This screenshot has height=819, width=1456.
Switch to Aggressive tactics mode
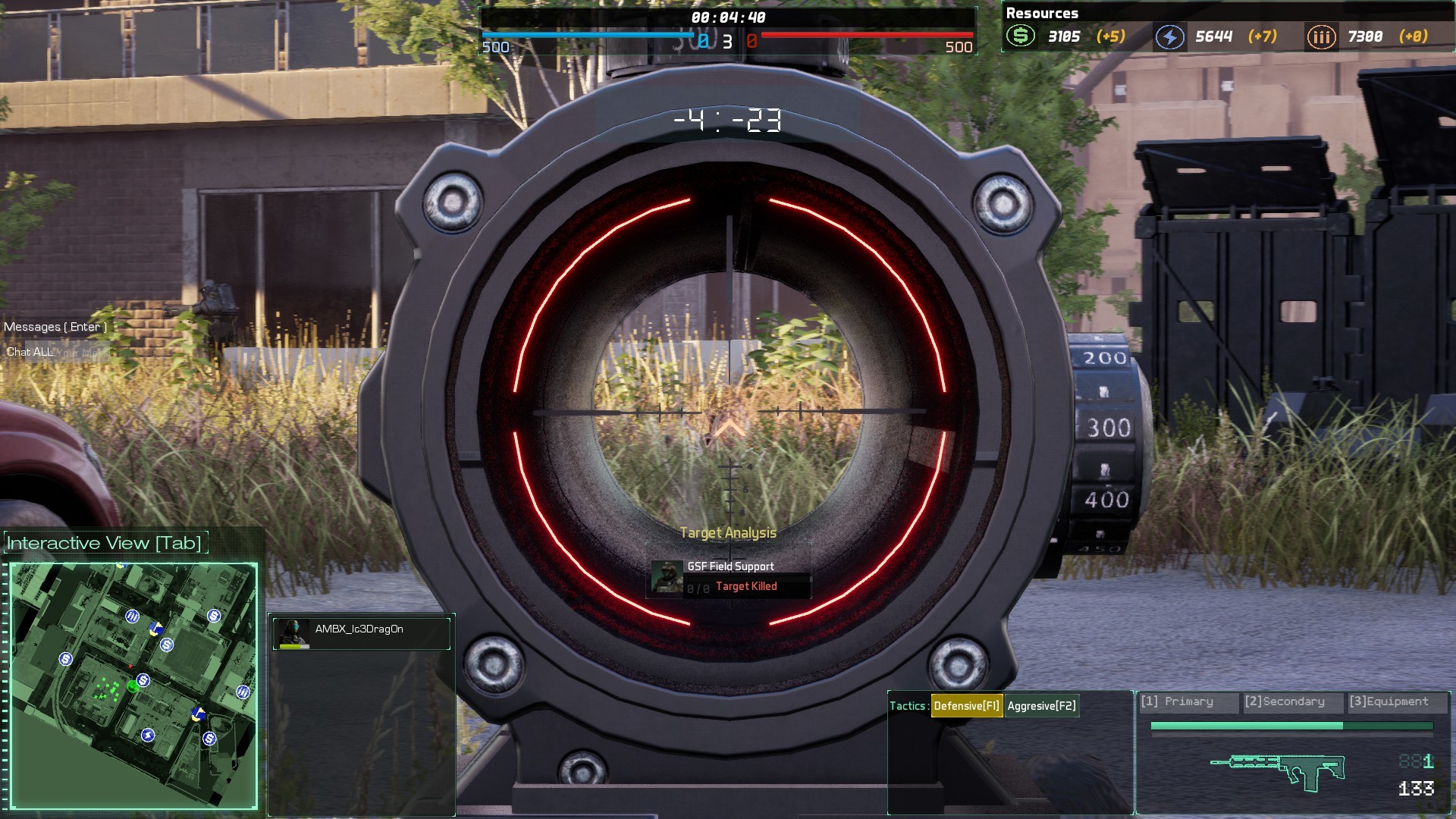coord(1043,705)
